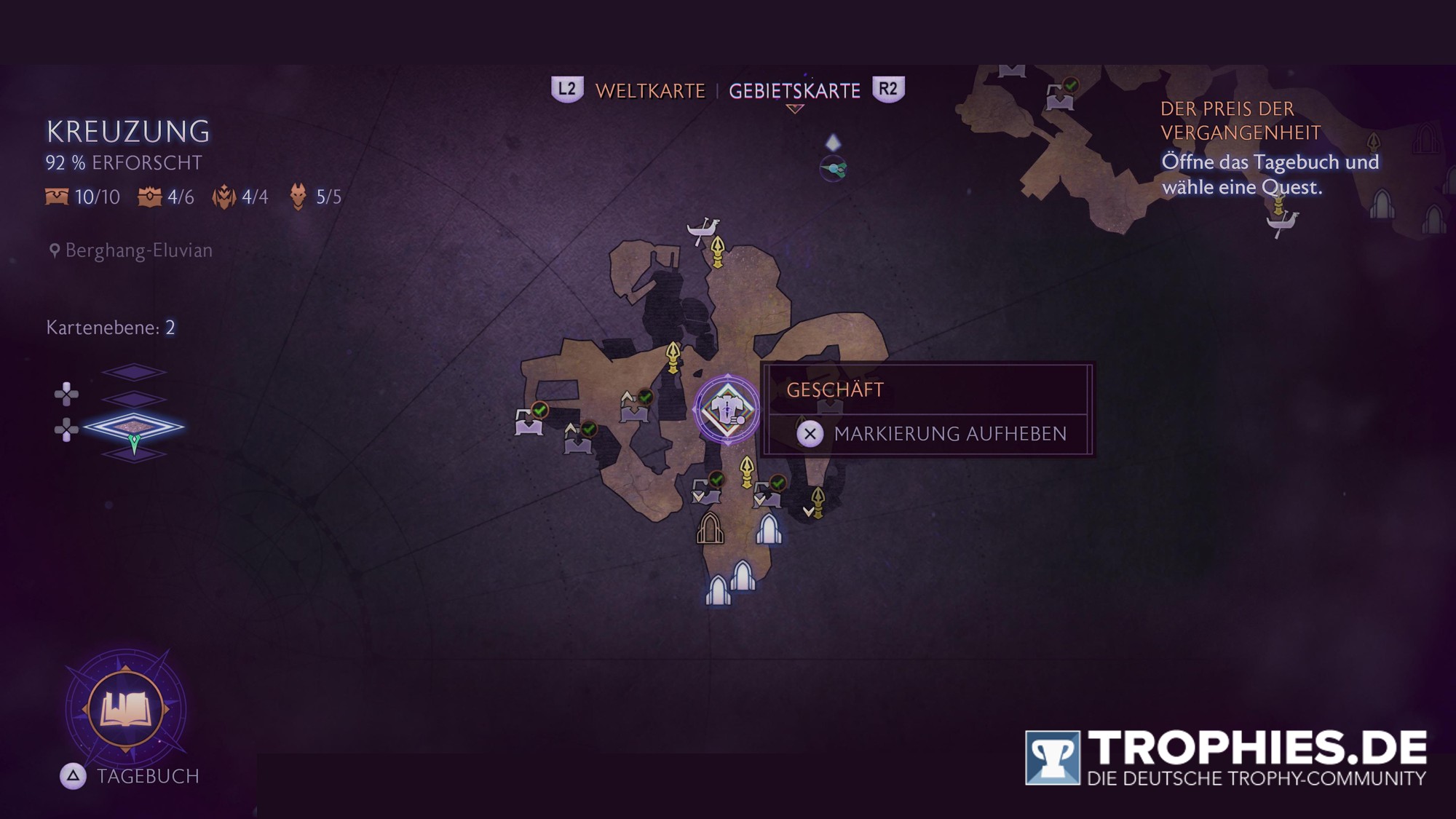Open the Tagebuch journal book icon
The image size is (1456, 819).
pyautogui.click(x=125, y=709)
